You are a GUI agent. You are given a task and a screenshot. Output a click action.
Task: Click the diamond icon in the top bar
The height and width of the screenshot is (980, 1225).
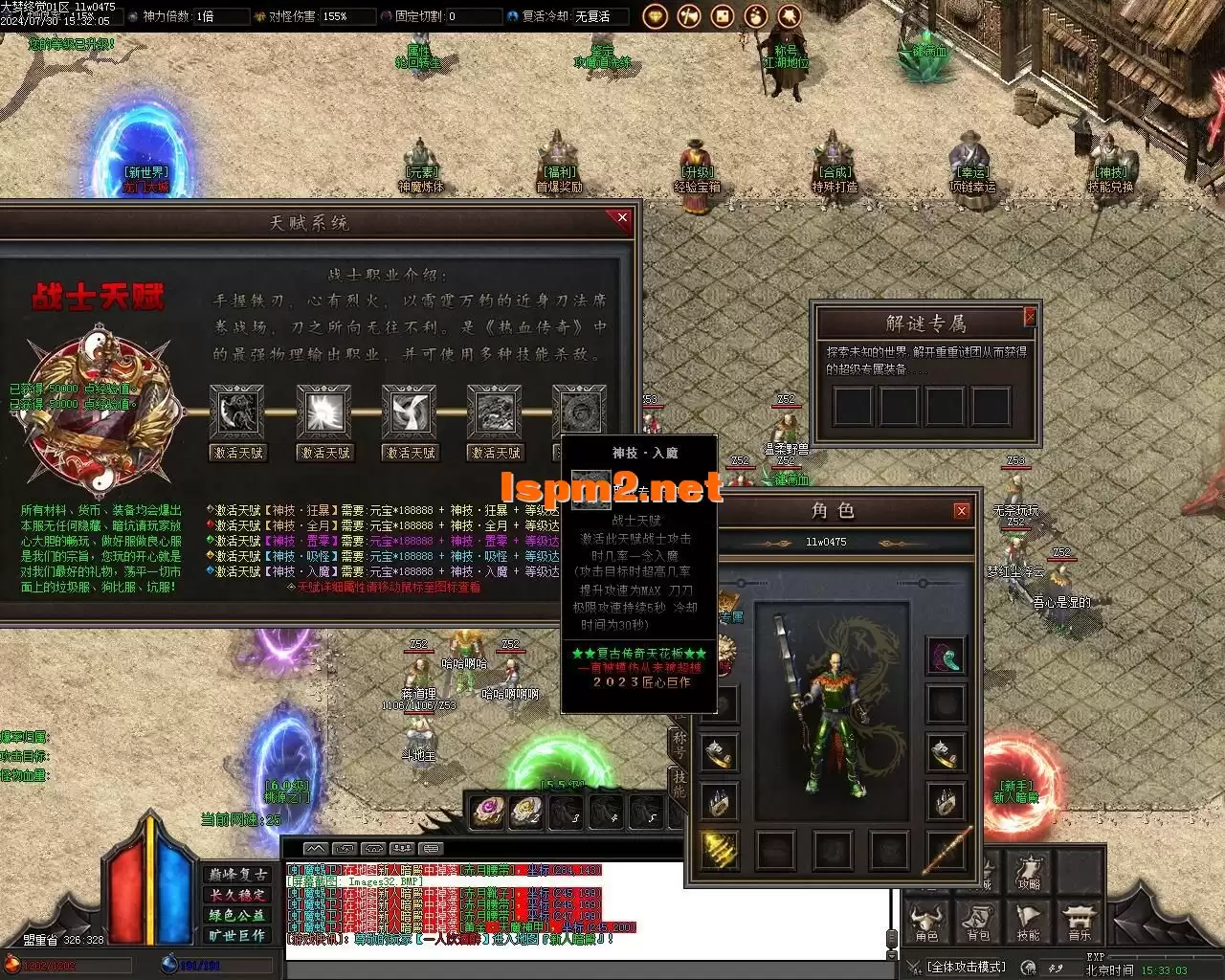655,16
